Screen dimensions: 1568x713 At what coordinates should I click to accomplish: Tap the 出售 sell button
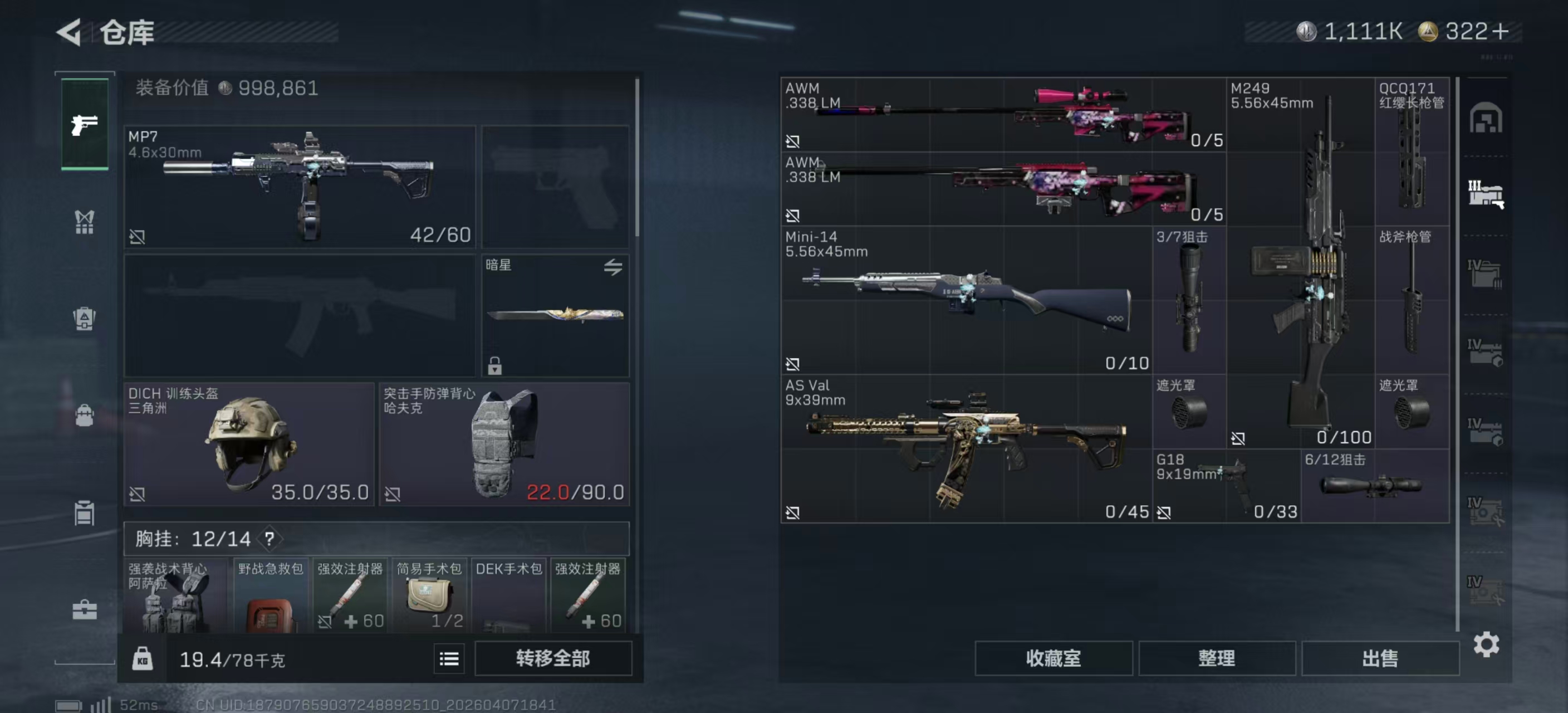pyautogui.click(x=1380, y=658)
